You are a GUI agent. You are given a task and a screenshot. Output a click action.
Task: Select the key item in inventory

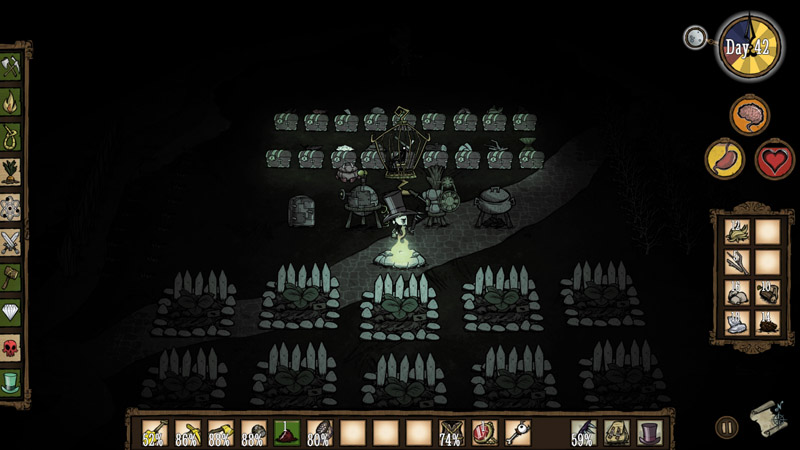pos(517,432)
